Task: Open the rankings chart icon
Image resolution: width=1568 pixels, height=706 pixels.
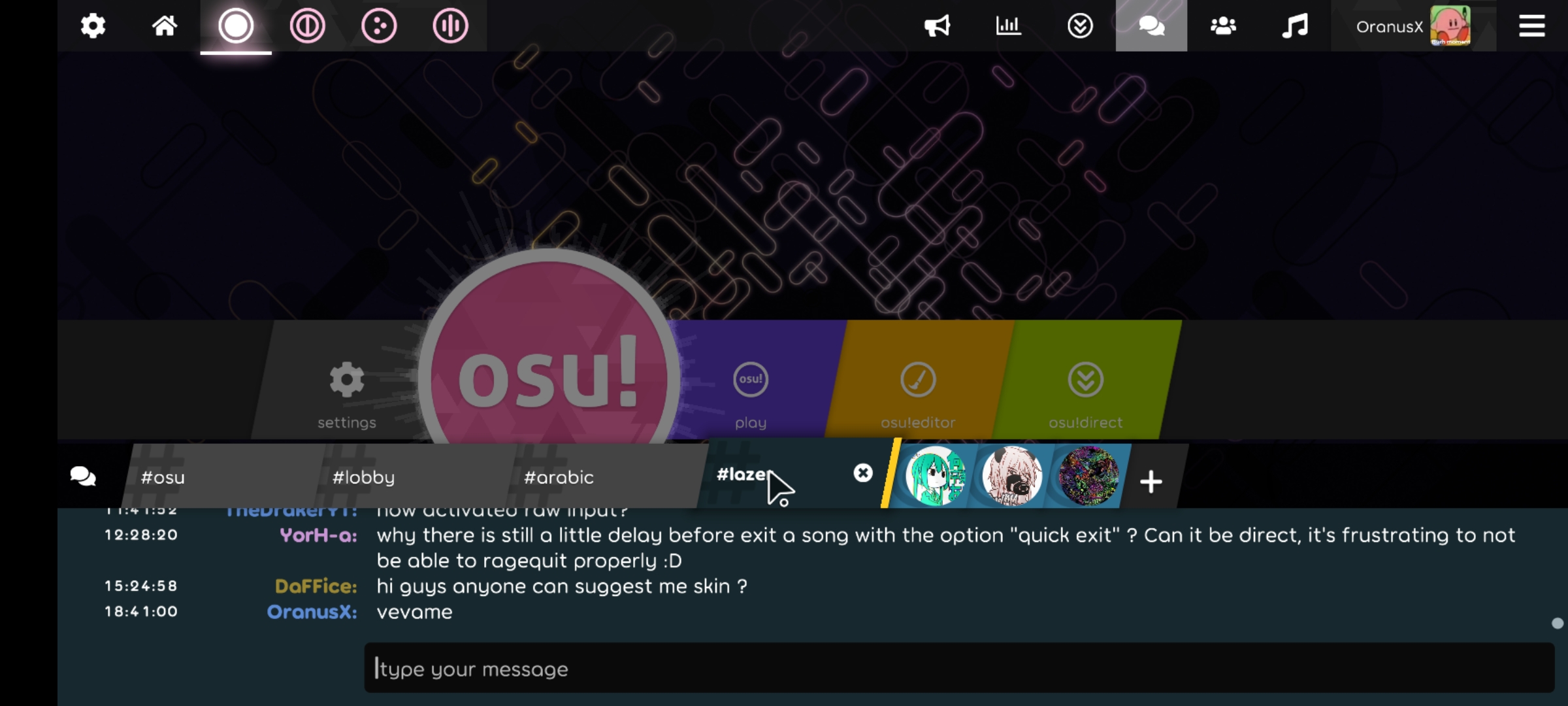Action: coord(1008,25)
